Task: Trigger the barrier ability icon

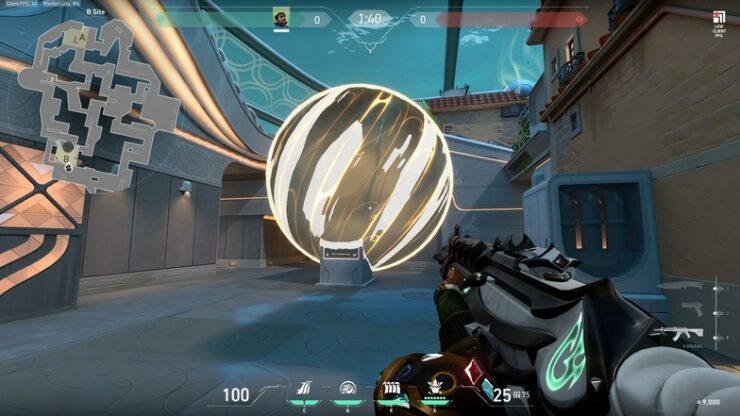Action: coord(393,388)
